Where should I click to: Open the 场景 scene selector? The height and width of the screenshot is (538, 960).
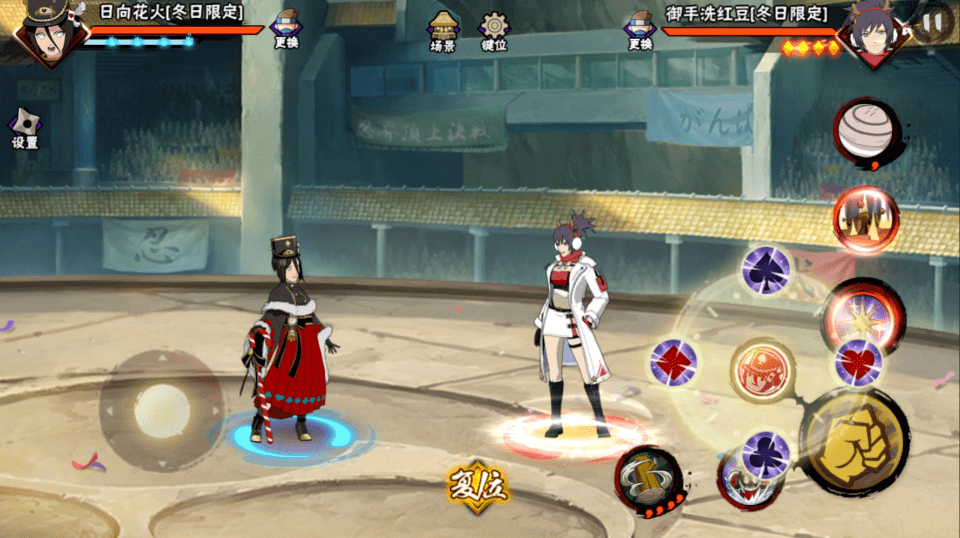point(443,32)
